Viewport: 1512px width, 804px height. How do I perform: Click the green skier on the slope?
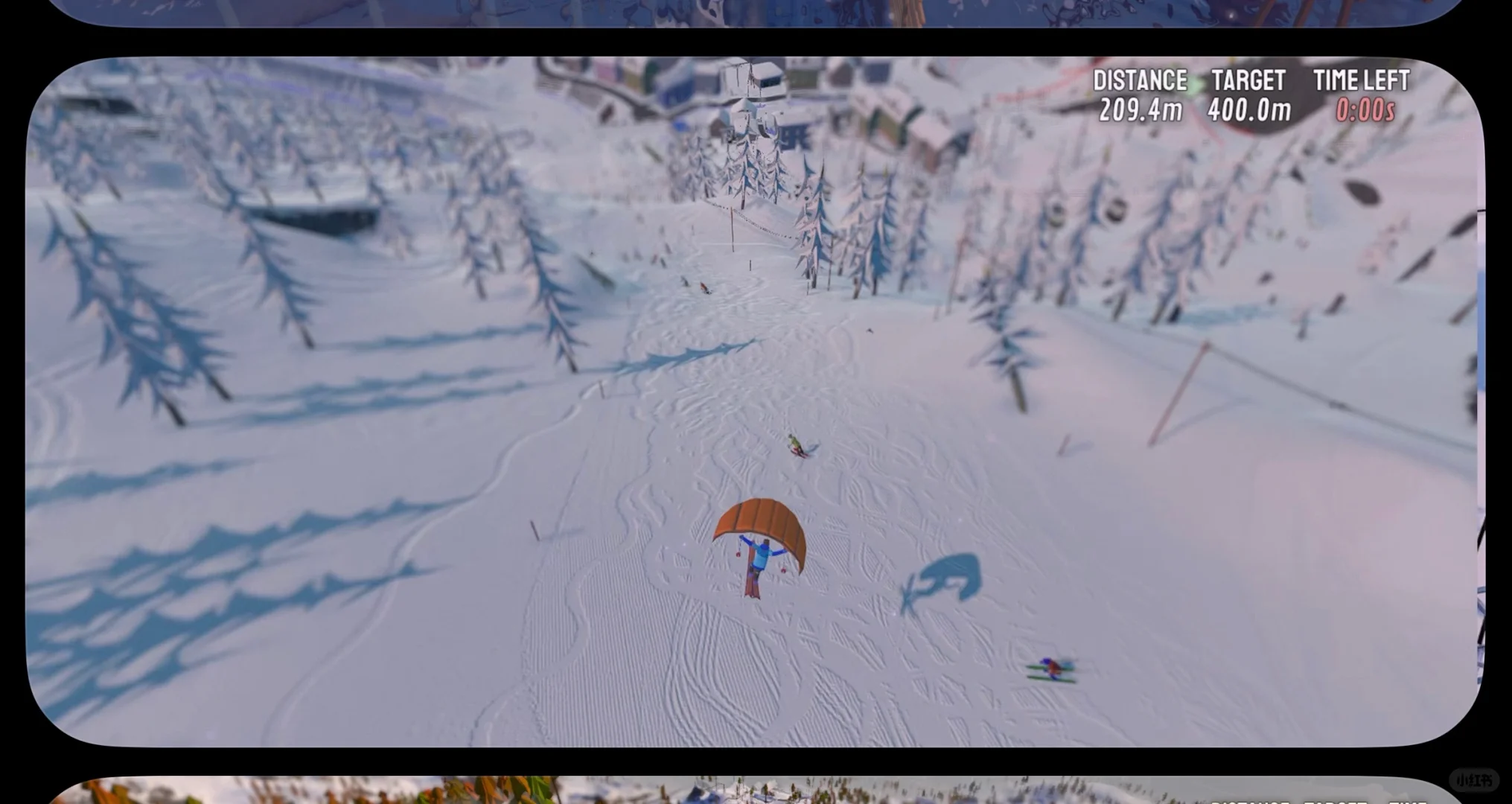797,445
